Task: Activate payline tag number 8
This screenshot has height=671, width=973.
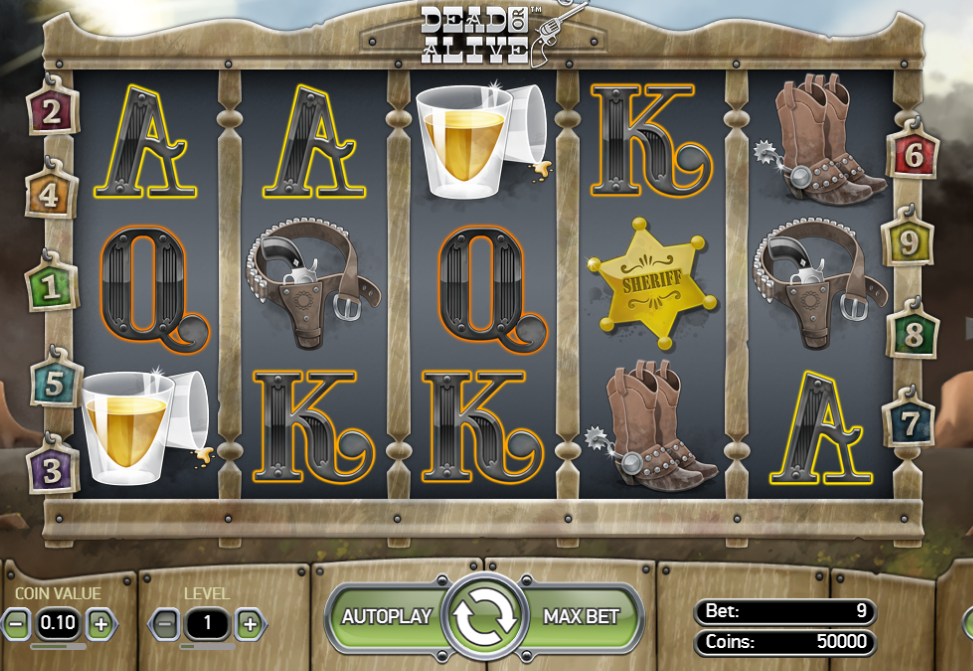Action: (x=912, y=334)
